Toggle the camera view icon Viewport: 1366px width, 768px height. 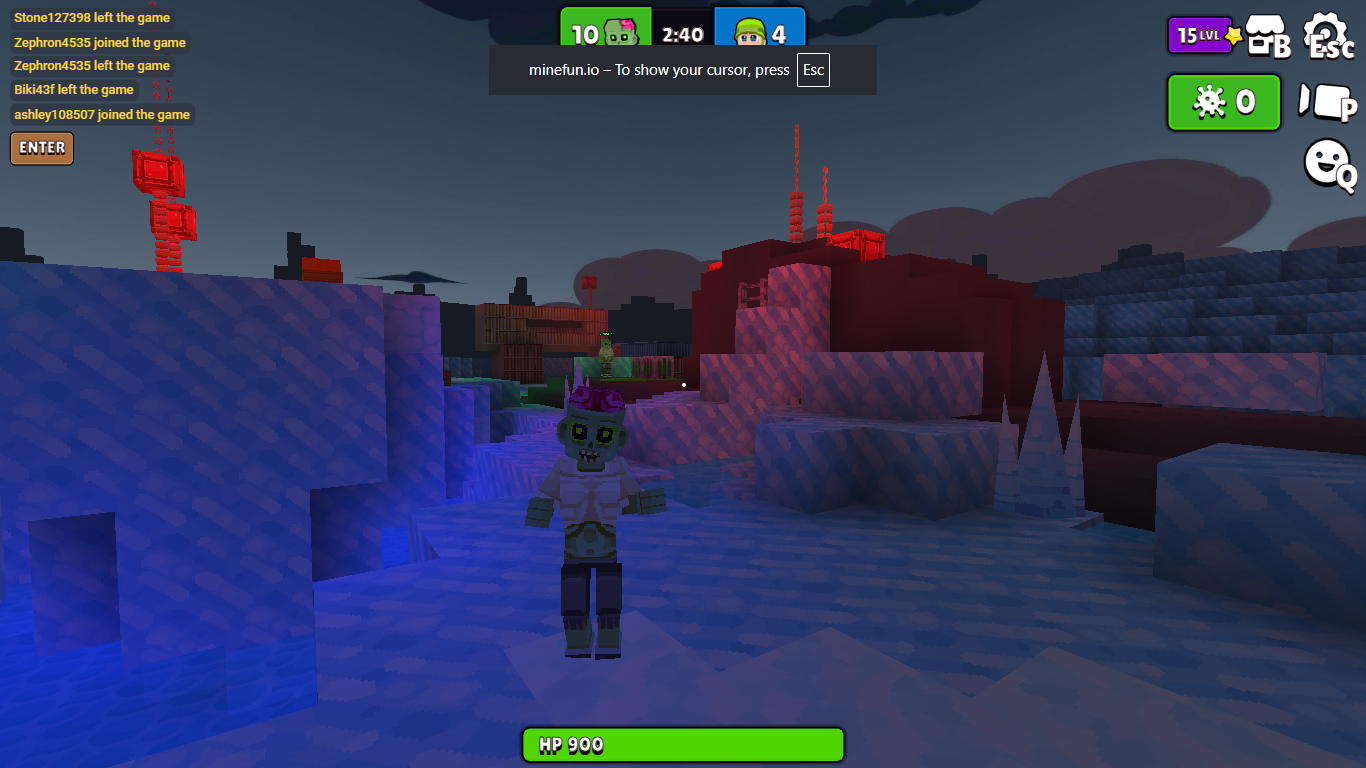[1326, 102]
